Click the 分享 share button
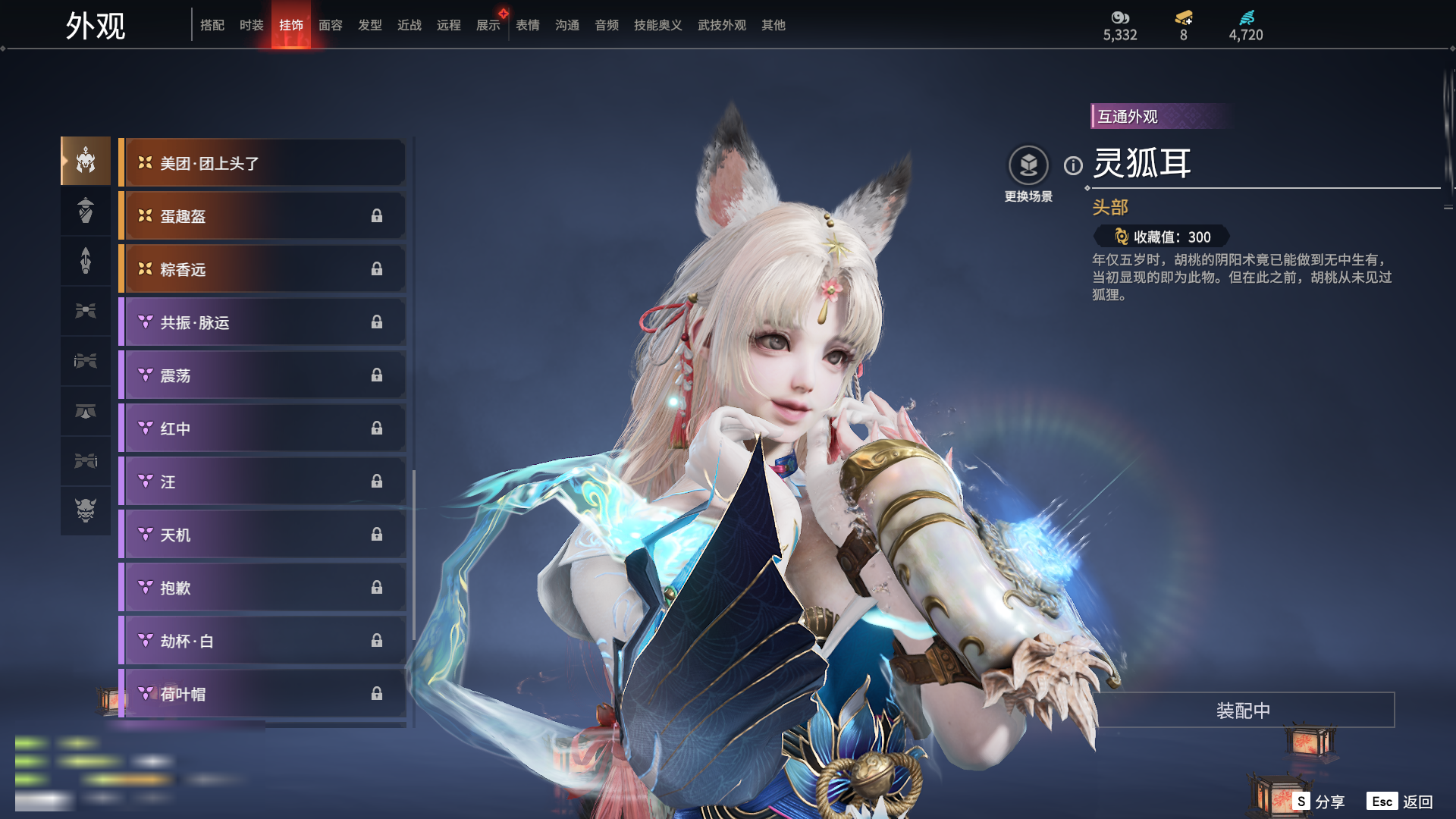 click(x=1319, y=802)
